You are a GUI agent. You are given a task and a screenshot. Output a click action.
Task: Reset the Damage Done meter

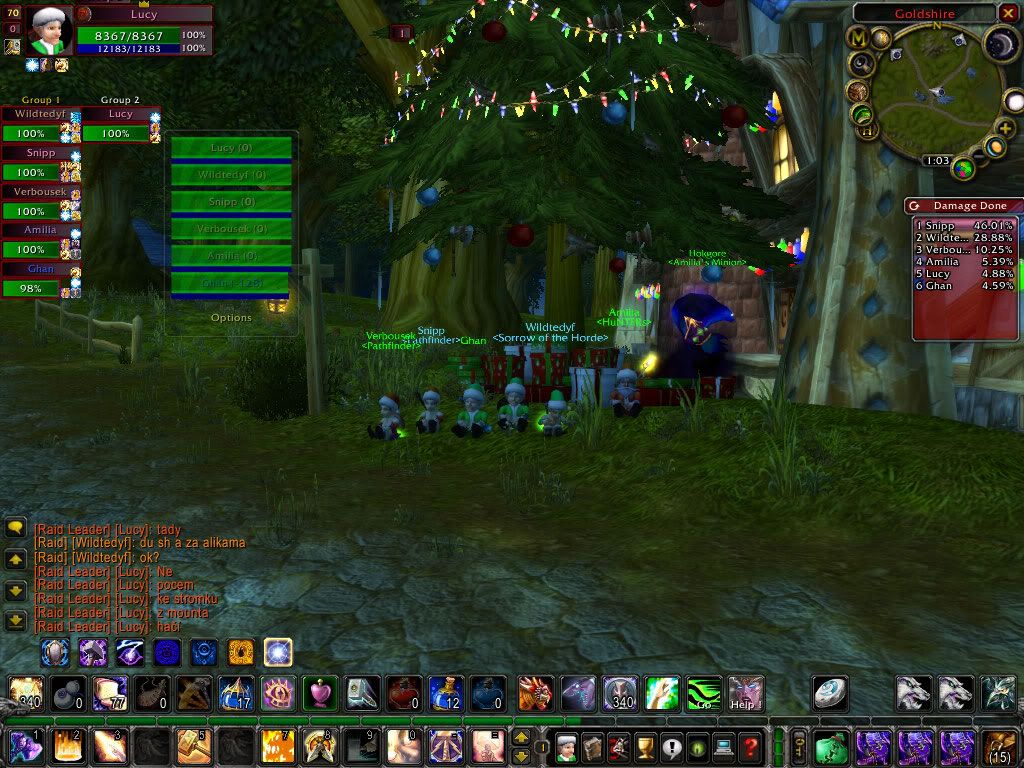915,206
